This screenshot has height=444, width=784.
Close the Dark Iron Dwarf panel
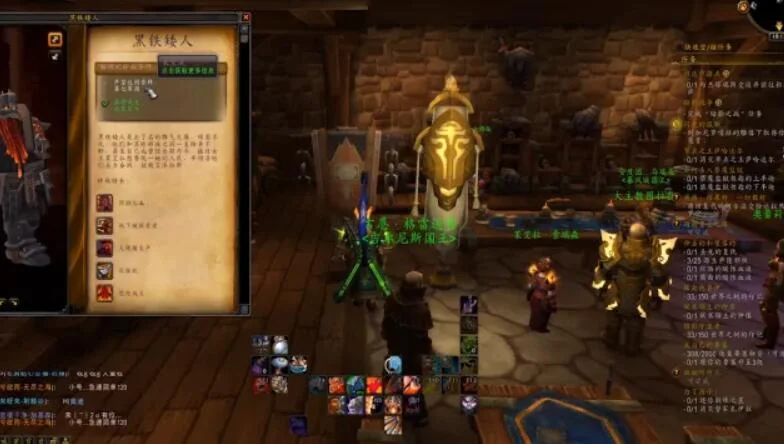tap(244, 18)
